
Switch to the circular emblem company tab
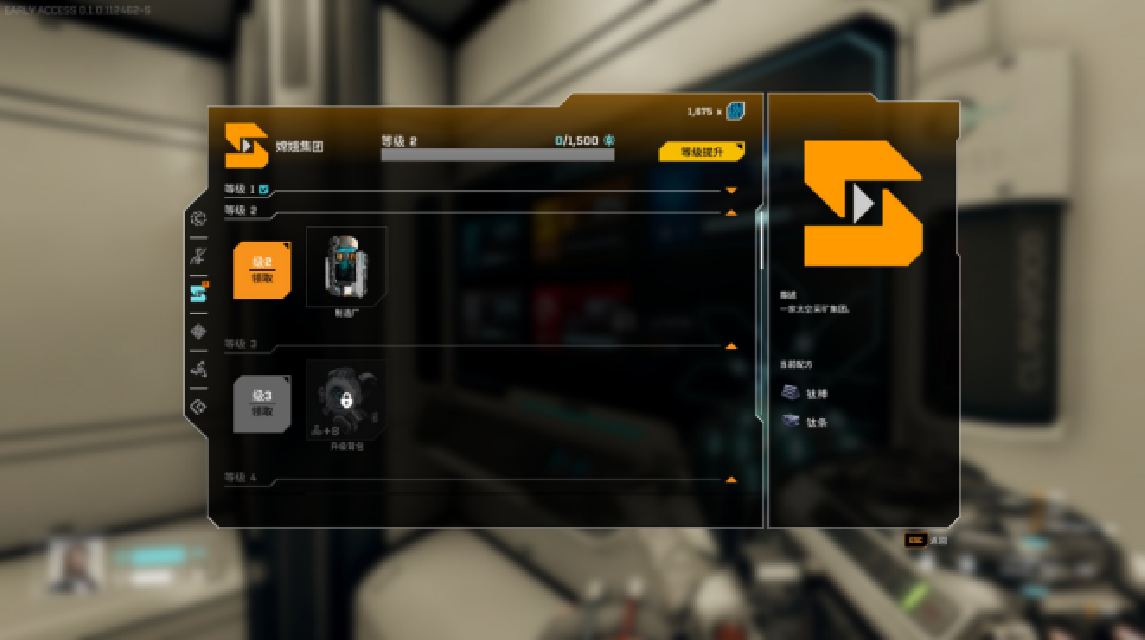(198, 219)
